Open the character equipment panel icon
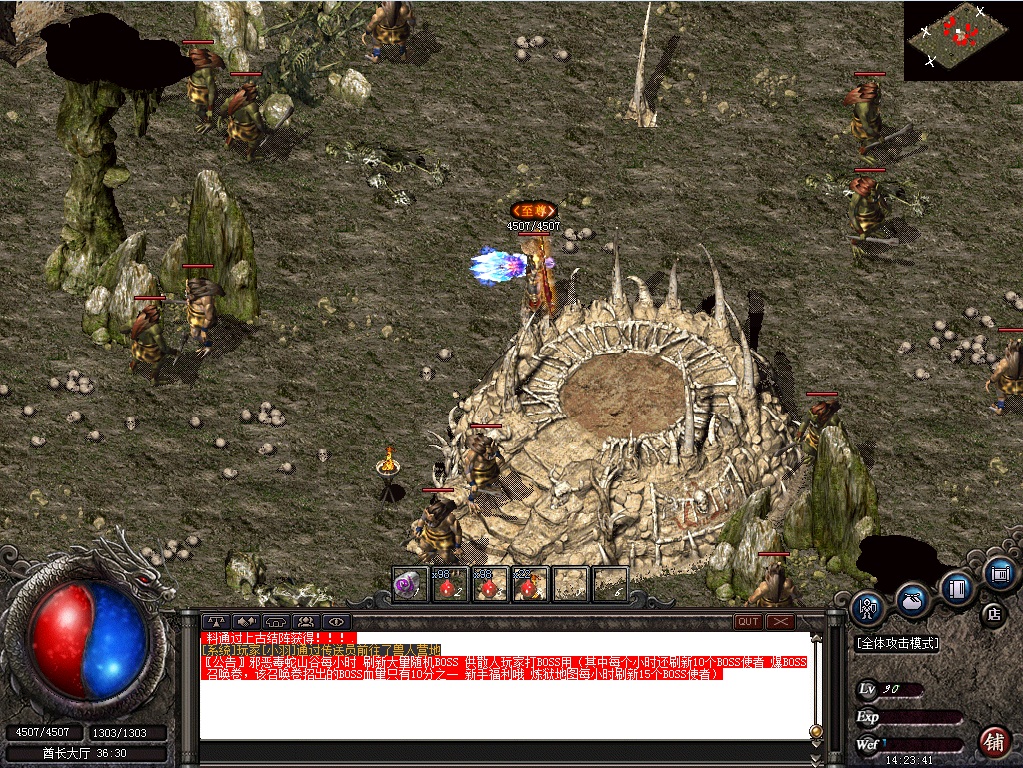 (867, 606)
